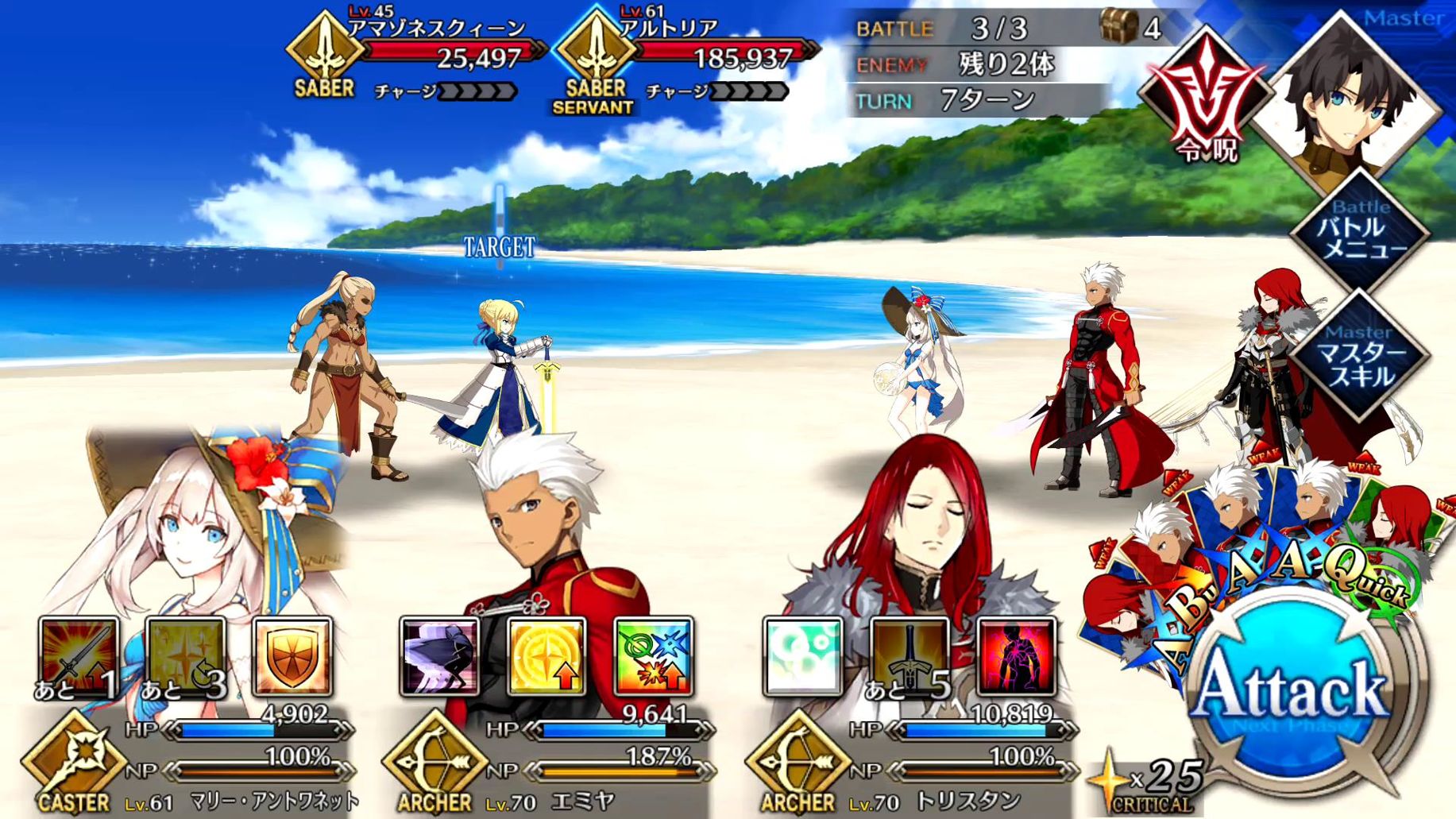Select Marie's sword skill on cooldown
Viewport: 1456px width, 819px height.
tap(79, 657)
